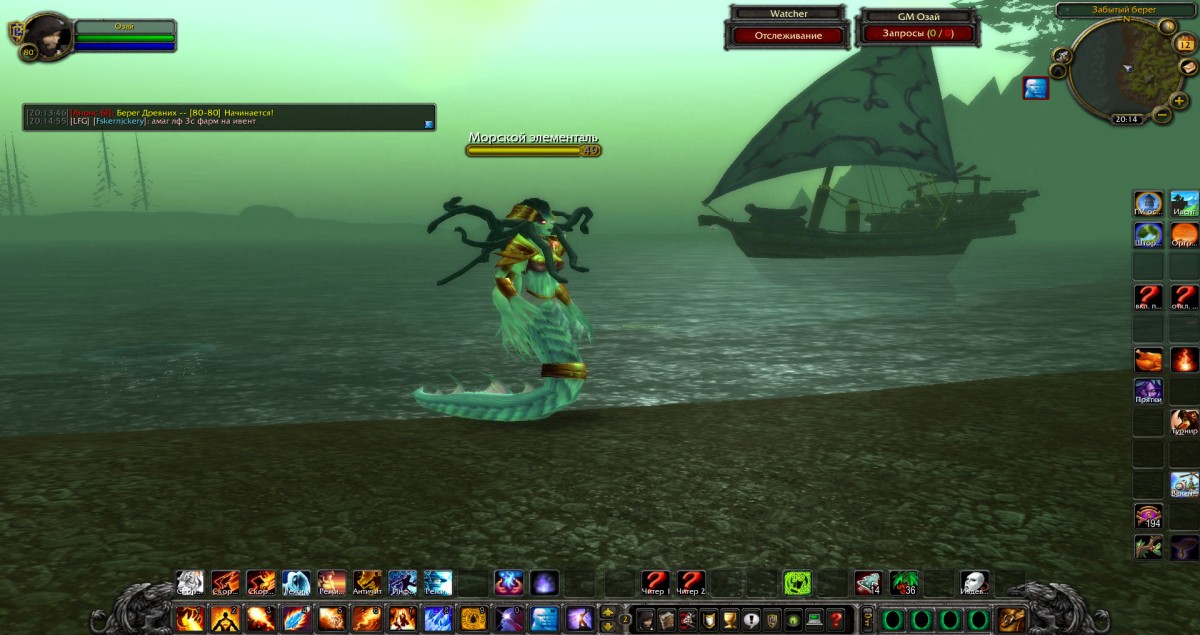This screenshot has width=1200, height=635.
Task: Use the Читер 2 red question mark macro
Action: pyautogui.click(x=690, y=582)
